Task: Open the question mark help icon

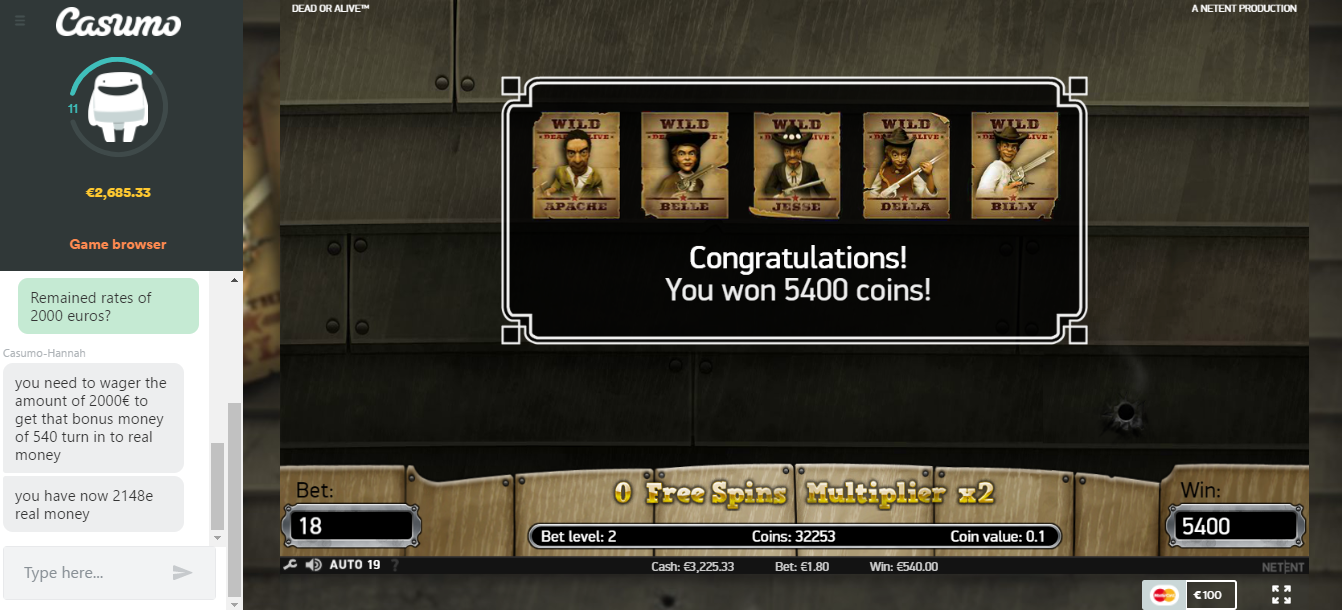Action: point(394,565)
